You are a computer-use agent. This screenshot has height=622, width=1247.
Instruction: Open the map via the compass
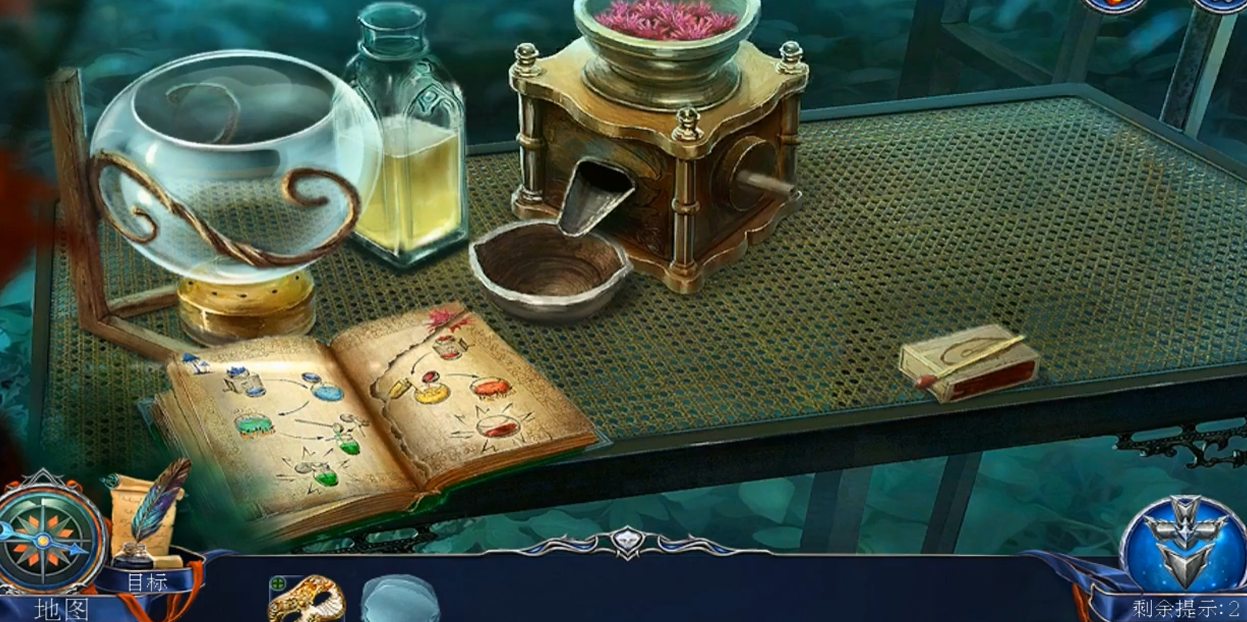(50, 539)
